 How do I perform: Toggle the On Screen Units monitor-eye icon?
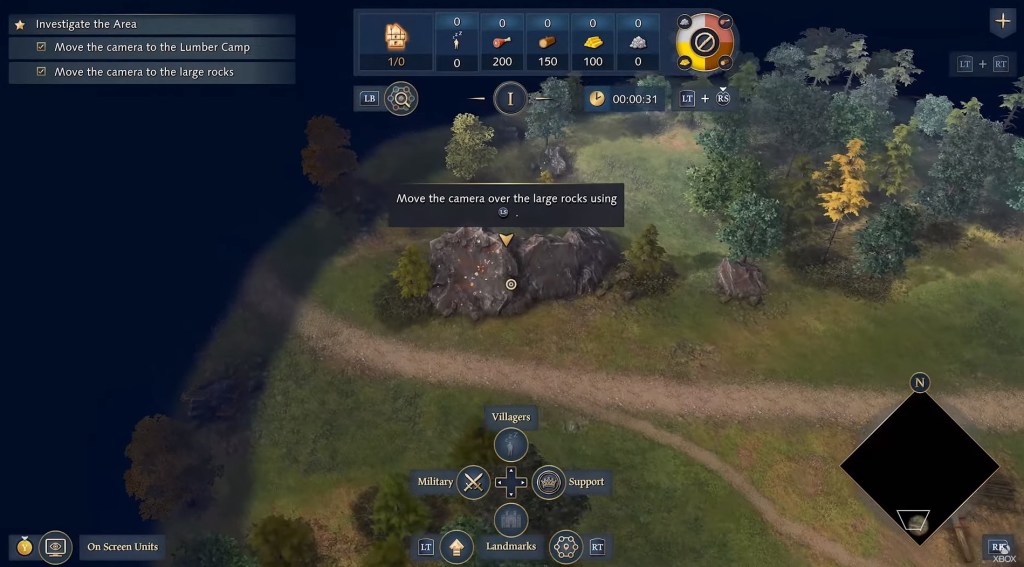(x=56, y=547)
